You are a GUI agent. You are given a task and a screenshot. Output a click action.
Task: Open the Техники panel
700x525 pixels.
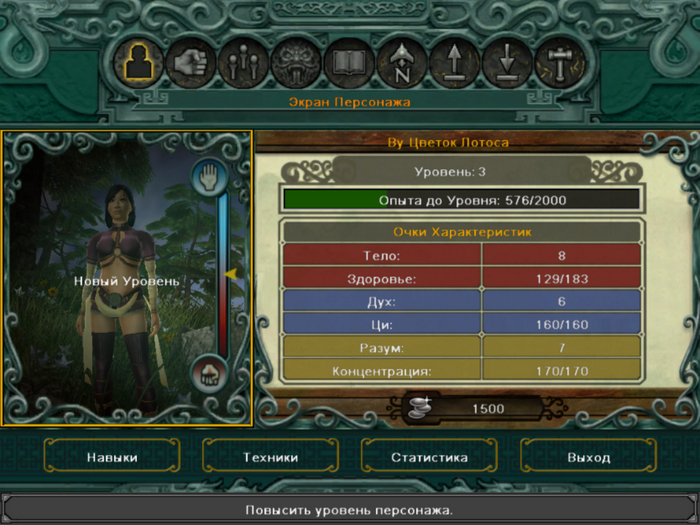pos(271,457)
